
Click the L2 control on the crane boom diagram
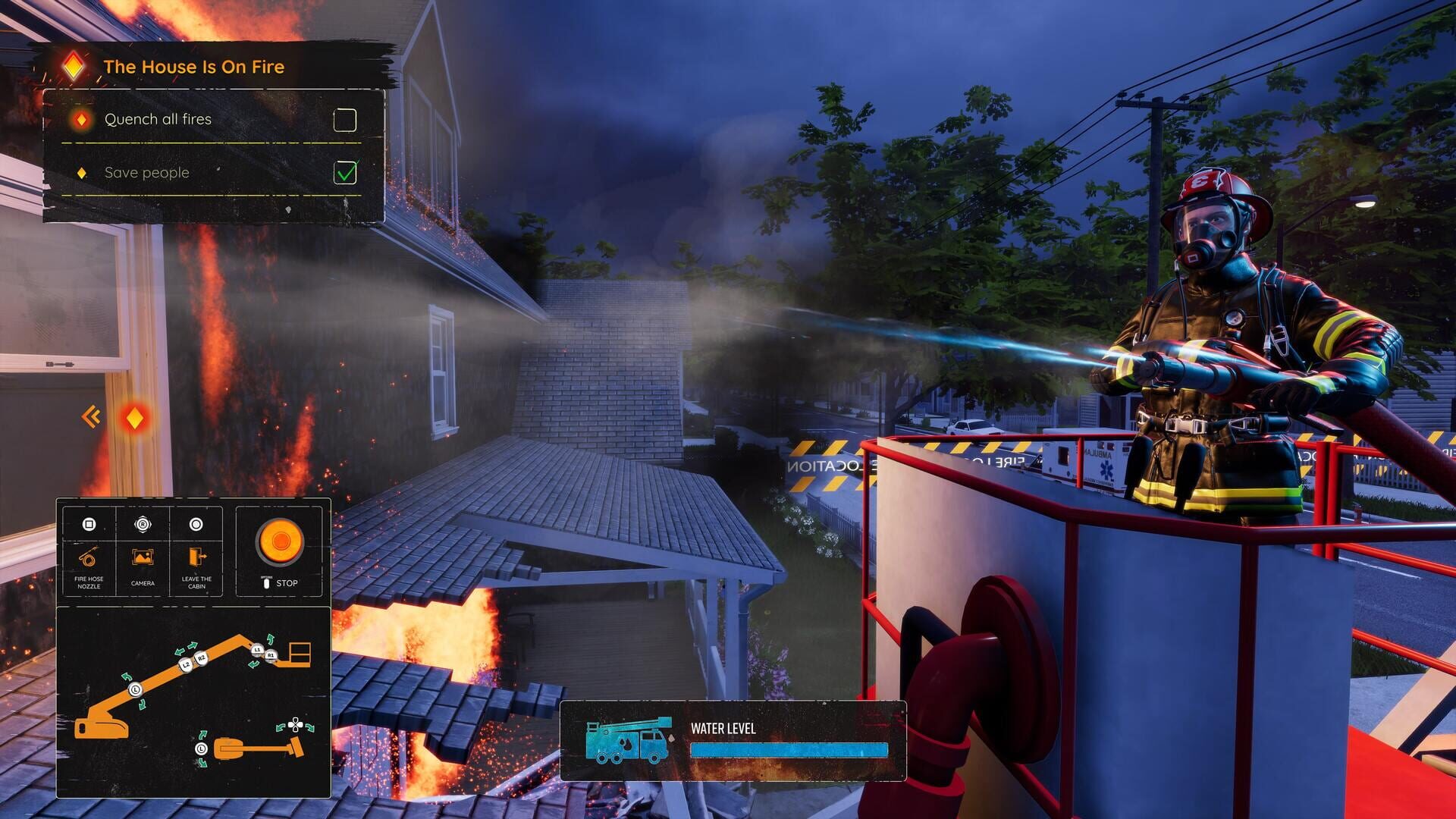click(x=185, y=664)
